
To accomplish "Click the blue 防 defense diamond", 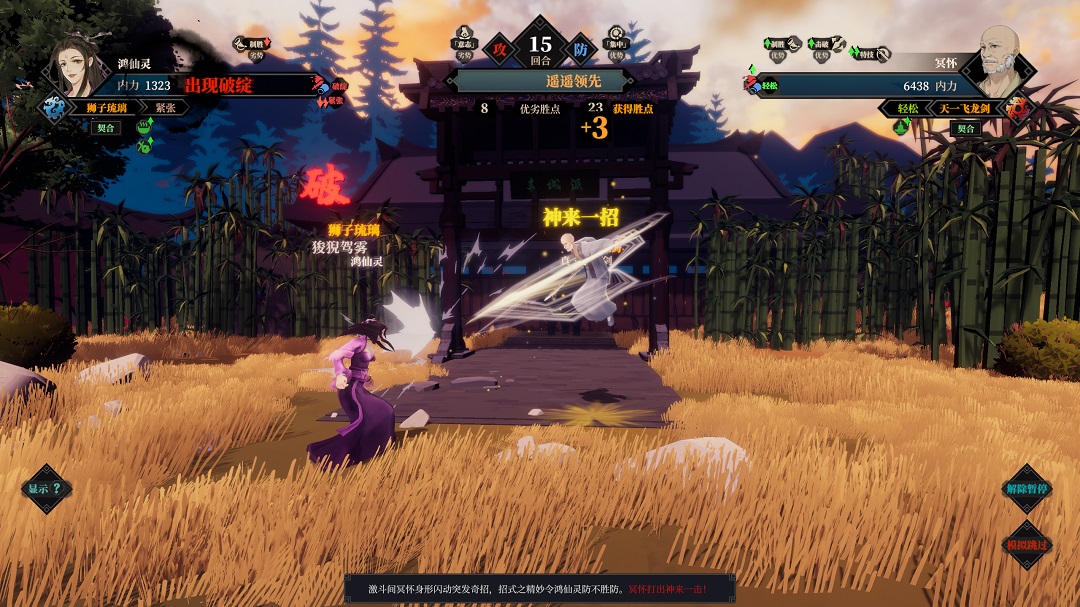I will point(580,47).
